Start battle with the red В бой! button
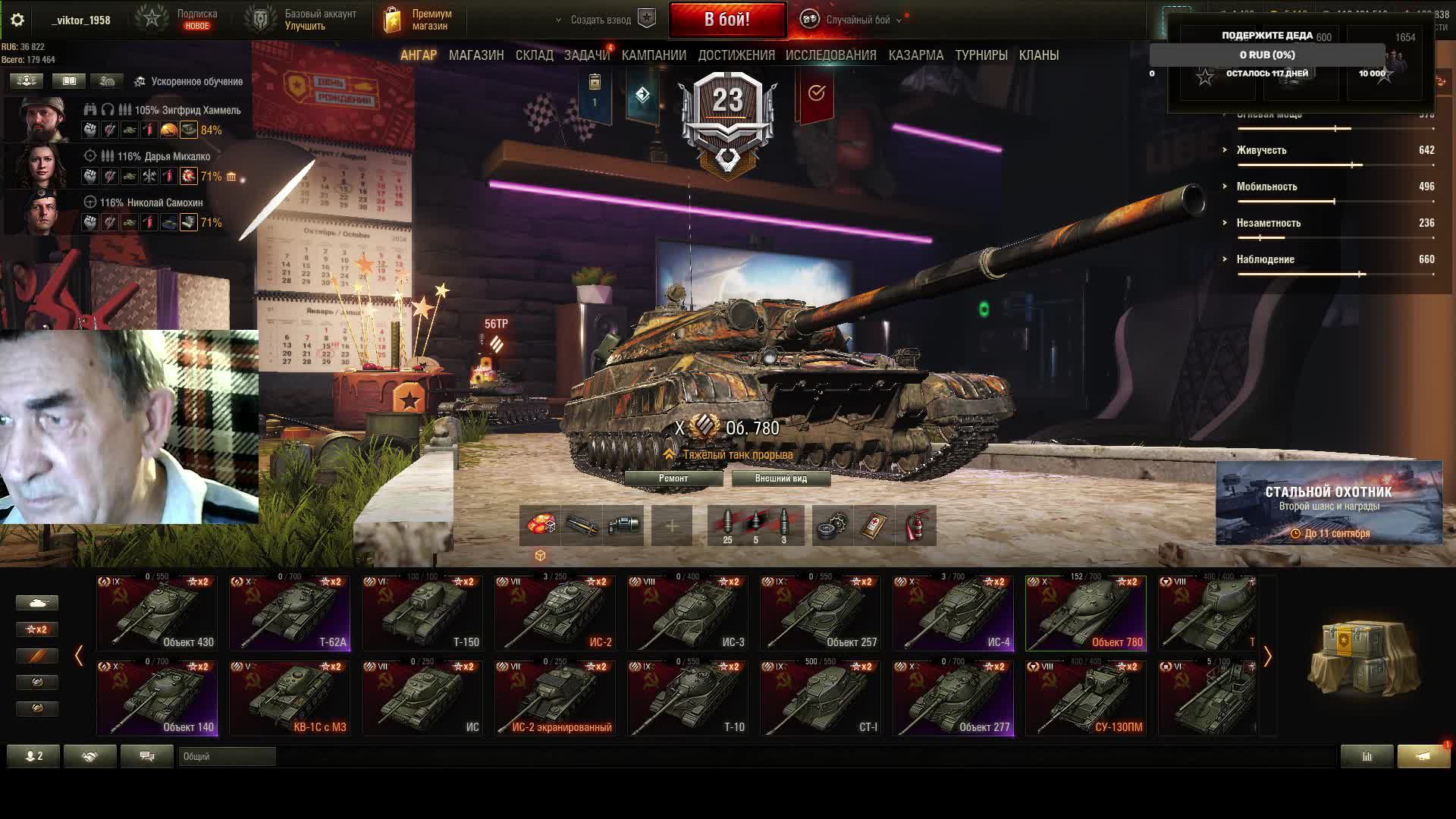1456x819 pixels. click(x=727, y=20)
